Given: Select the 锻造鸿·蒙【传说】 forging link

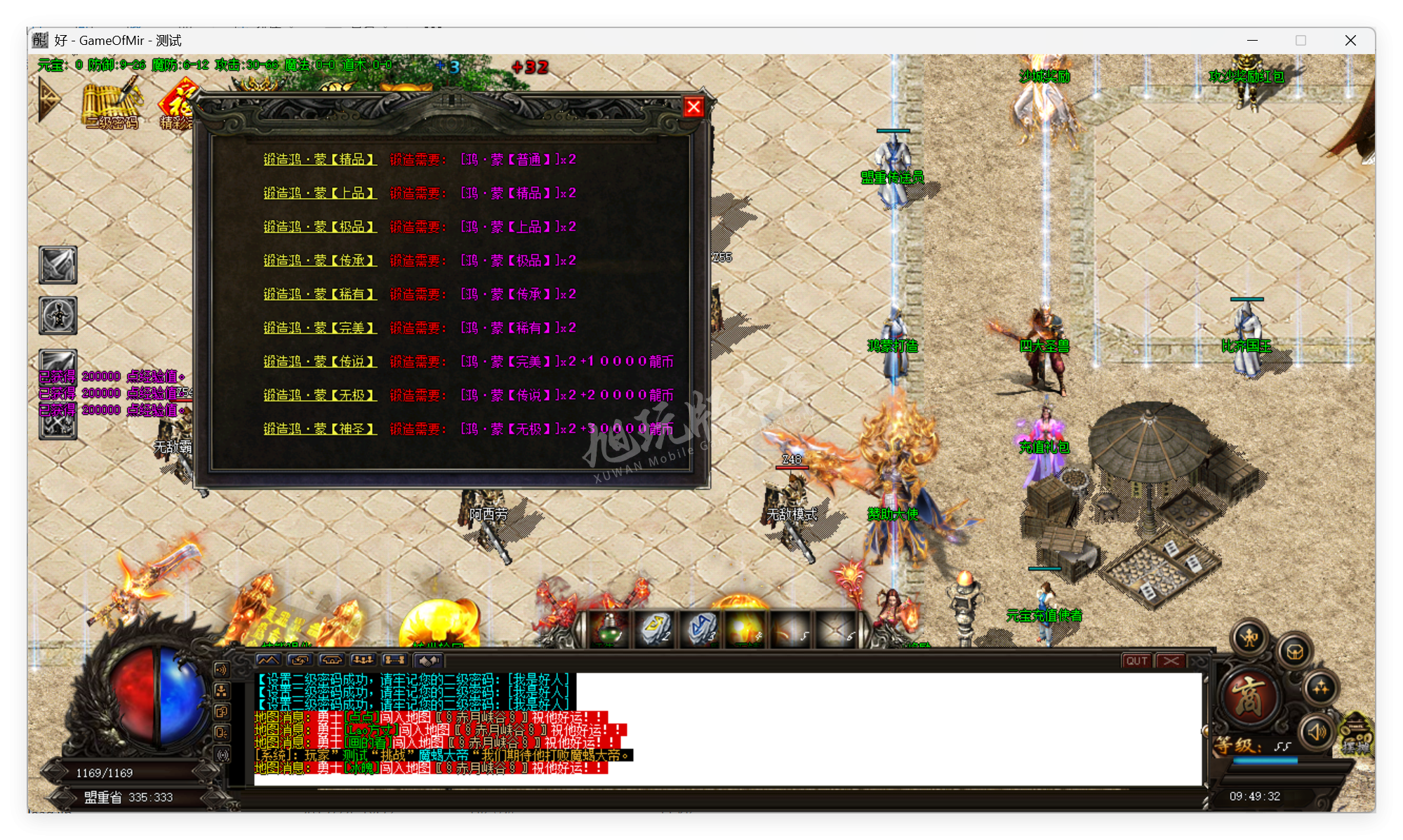Looking at the screenshot, I should click(x=319, y=362).
